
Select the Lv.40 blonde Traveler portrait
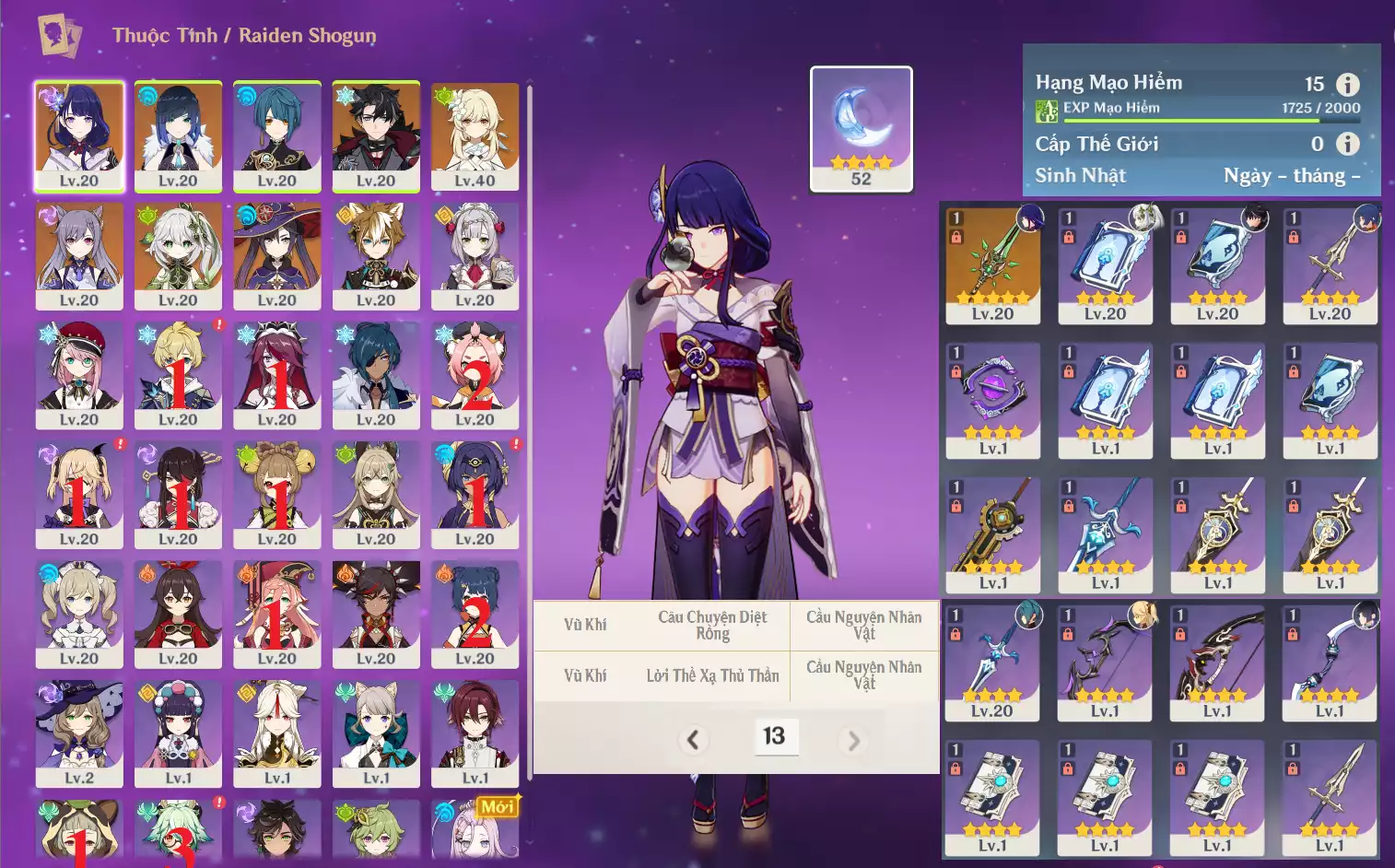(475, 135)
